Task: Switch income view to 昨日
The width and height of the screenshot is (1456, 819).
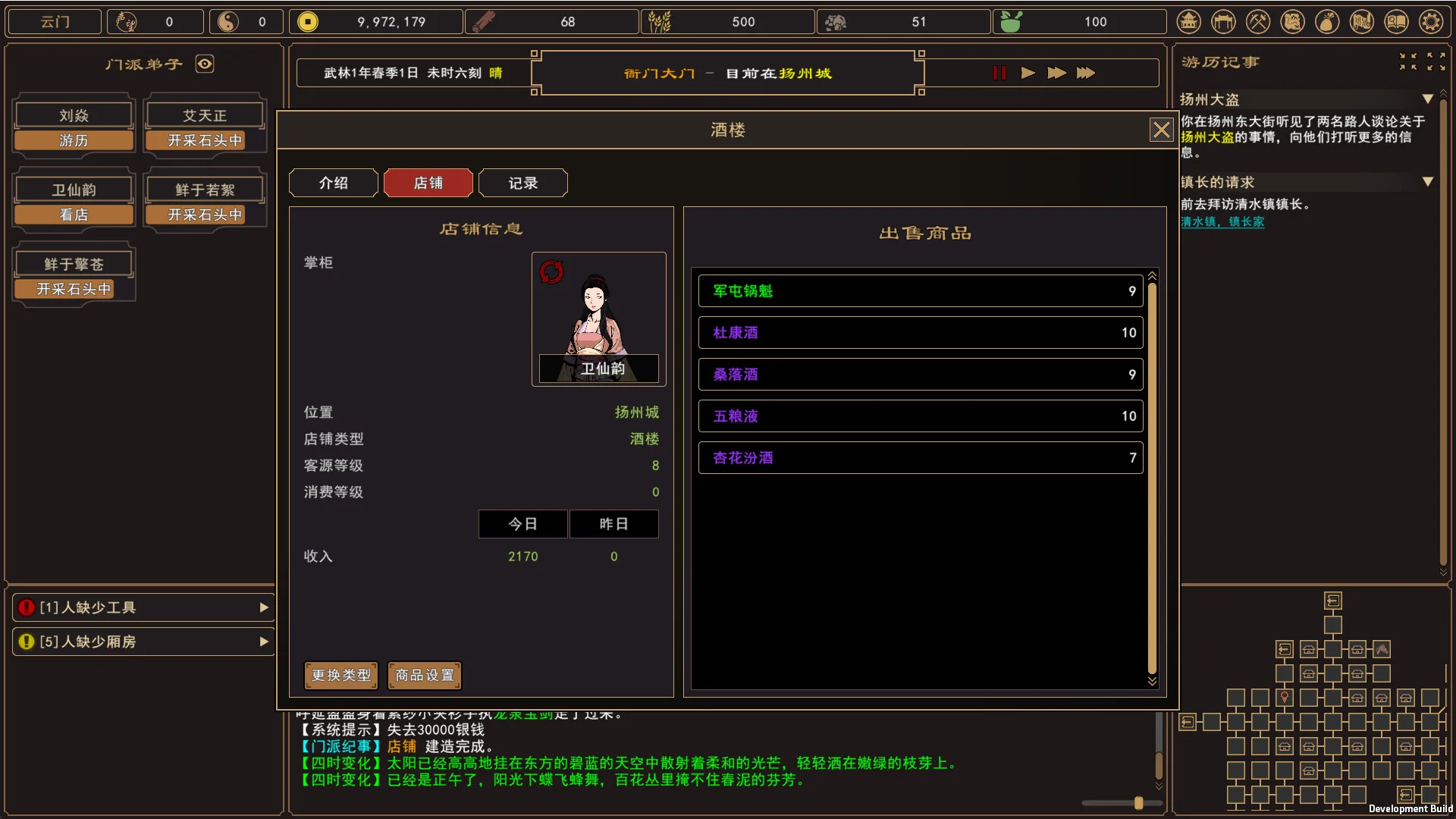Action: pyautogui.click(x=613, y=523)
